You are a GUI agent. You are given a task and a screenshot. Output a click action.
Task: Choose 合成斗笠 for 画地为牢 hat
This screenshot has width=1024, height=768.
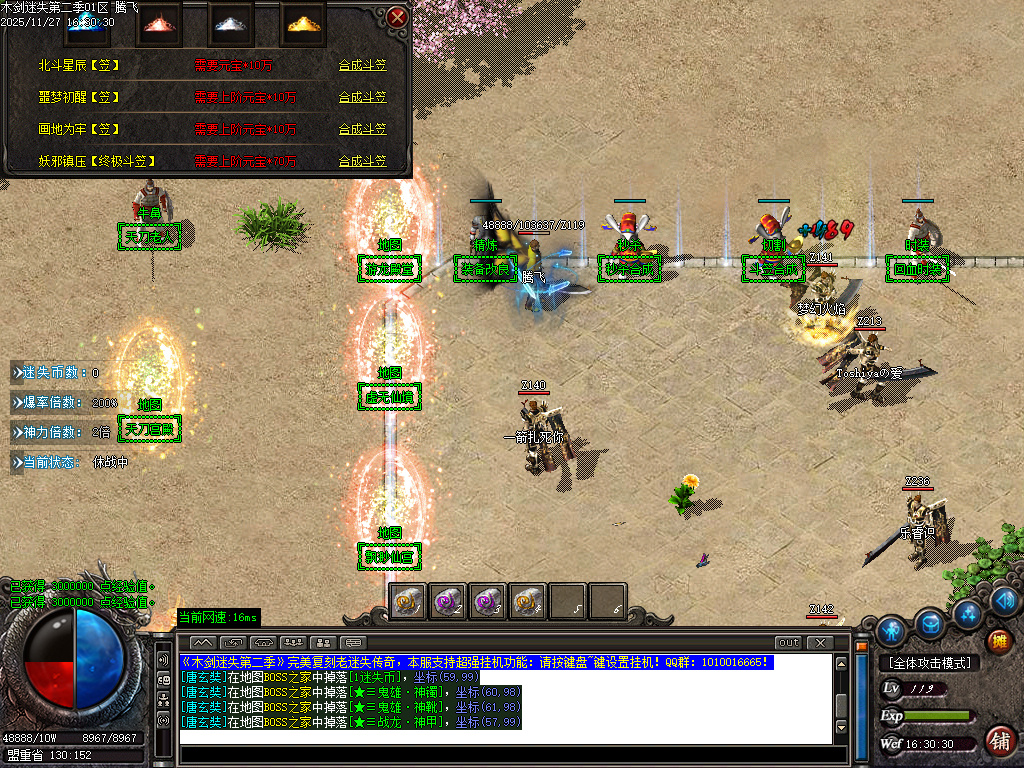click(x=362, y=129)
